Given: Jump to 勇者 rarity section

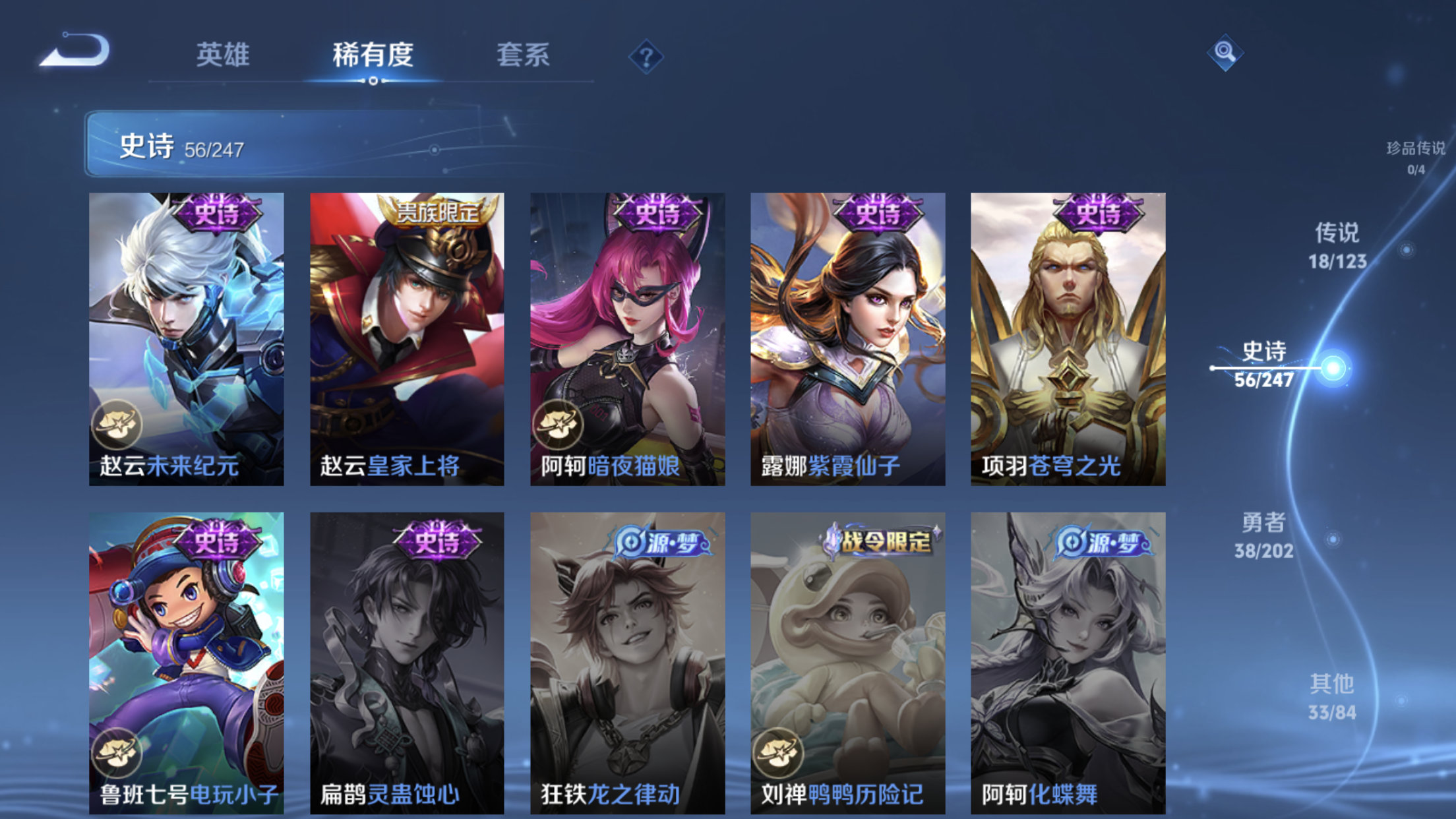Looking at the screenshot, I should point(1263,535).
